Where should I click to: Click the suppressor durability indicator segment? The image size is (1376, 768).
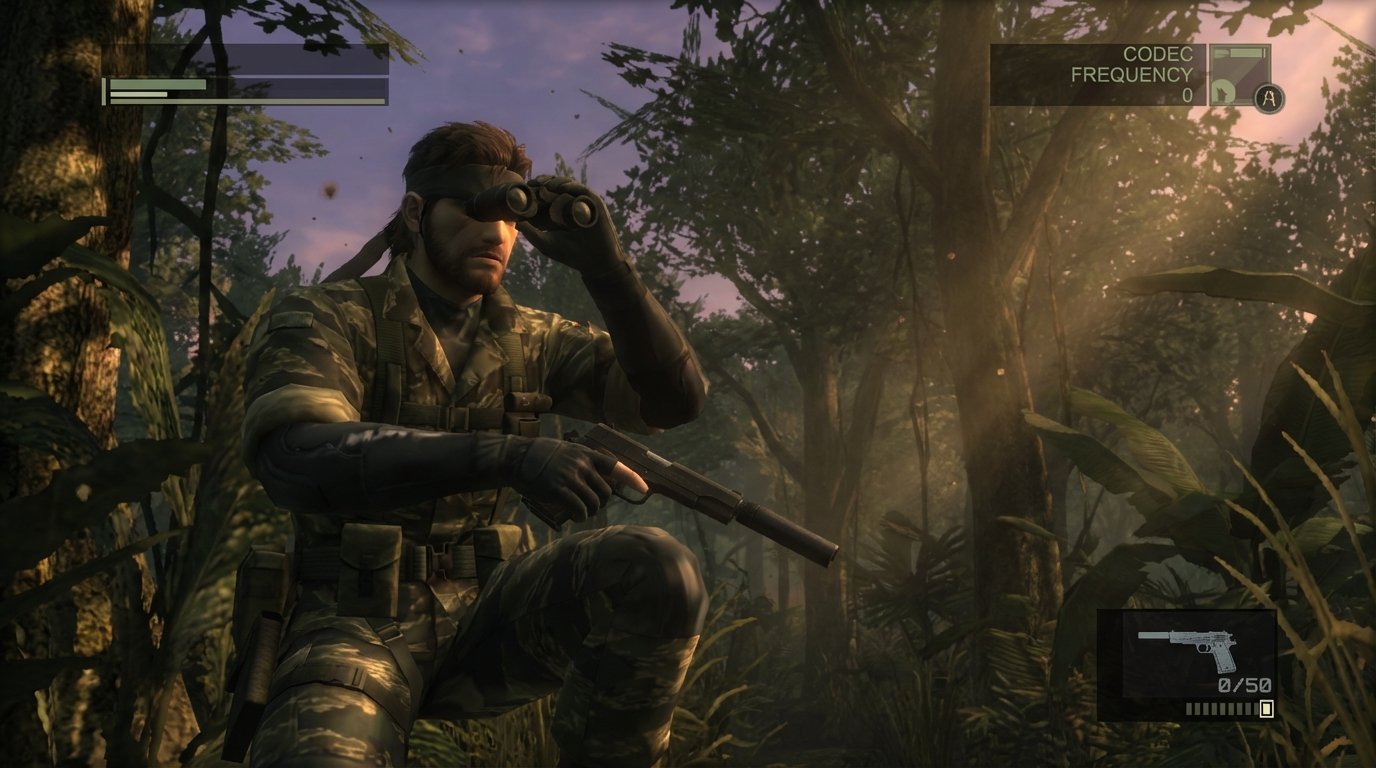tap(1222, 709)
